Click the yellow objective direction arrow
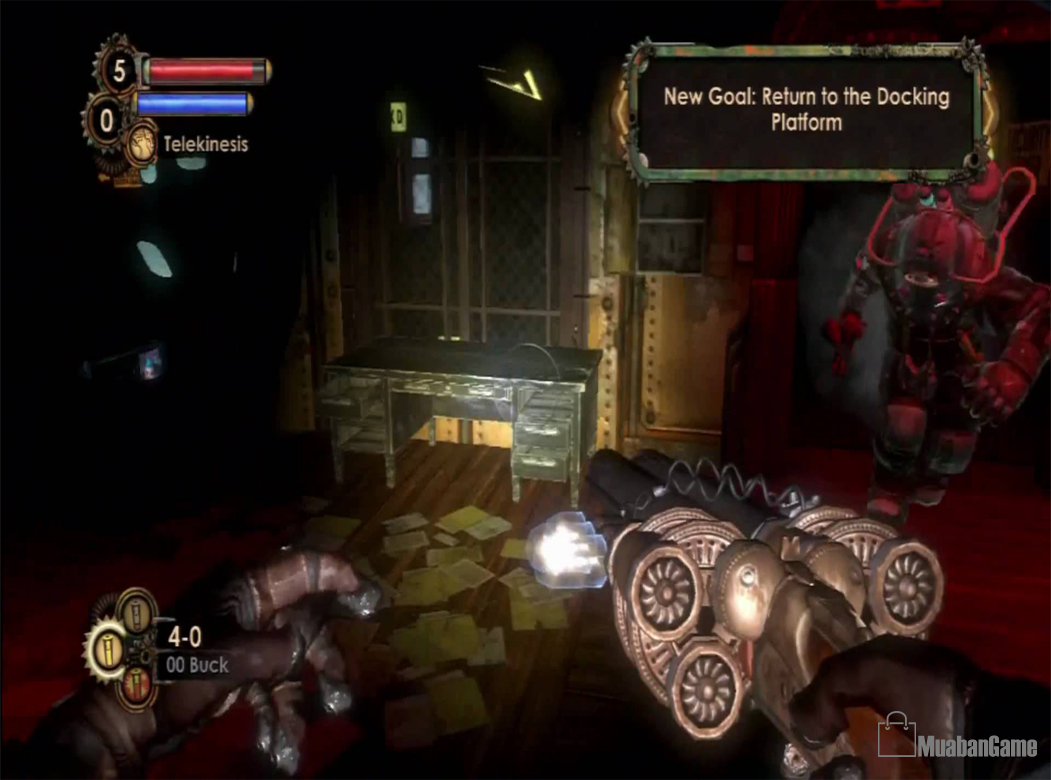Screen dimensions: 1051x780 click(515, 82)
